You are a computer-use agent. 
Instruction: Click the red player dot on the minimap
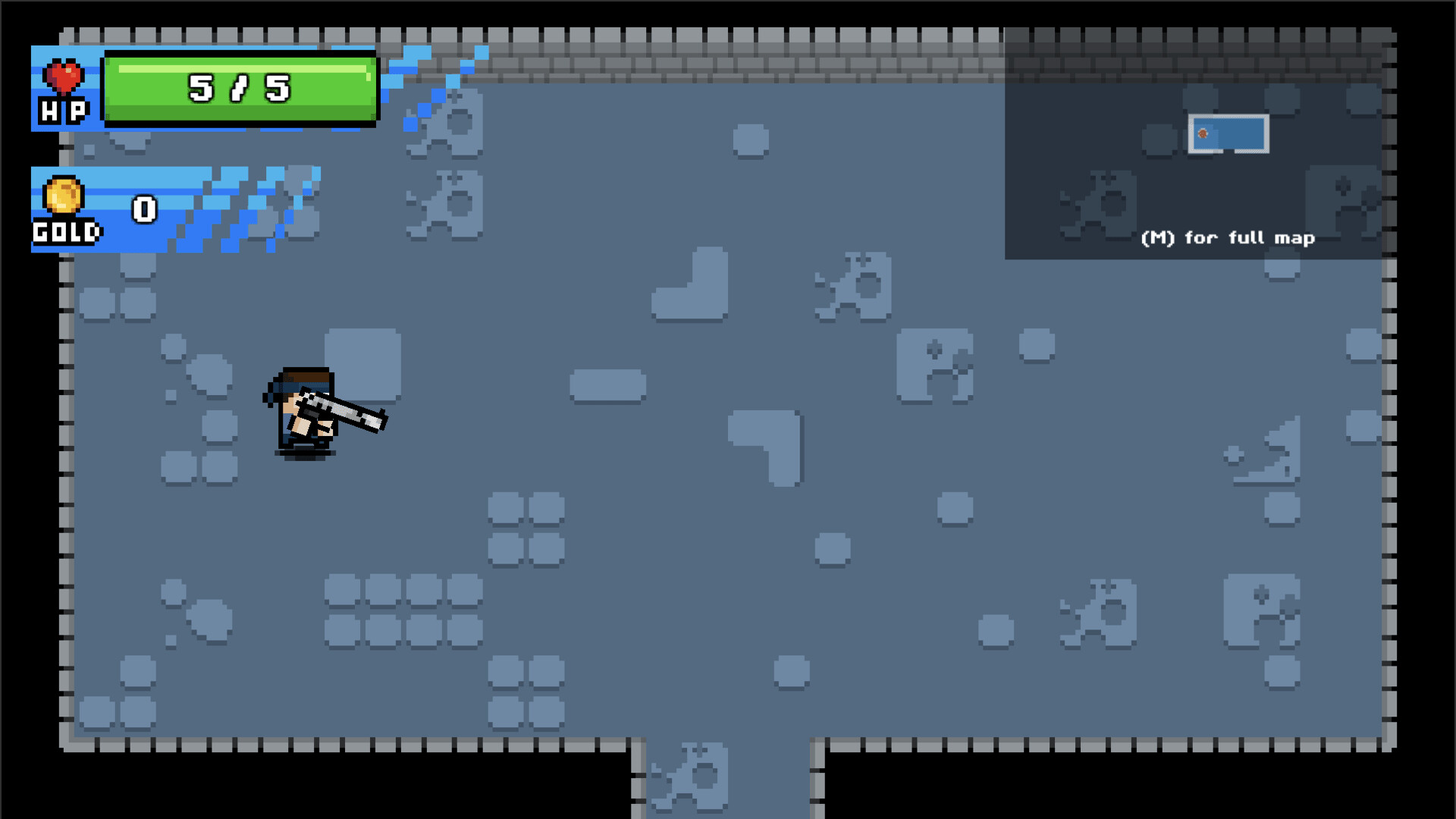click(1203, 133)
